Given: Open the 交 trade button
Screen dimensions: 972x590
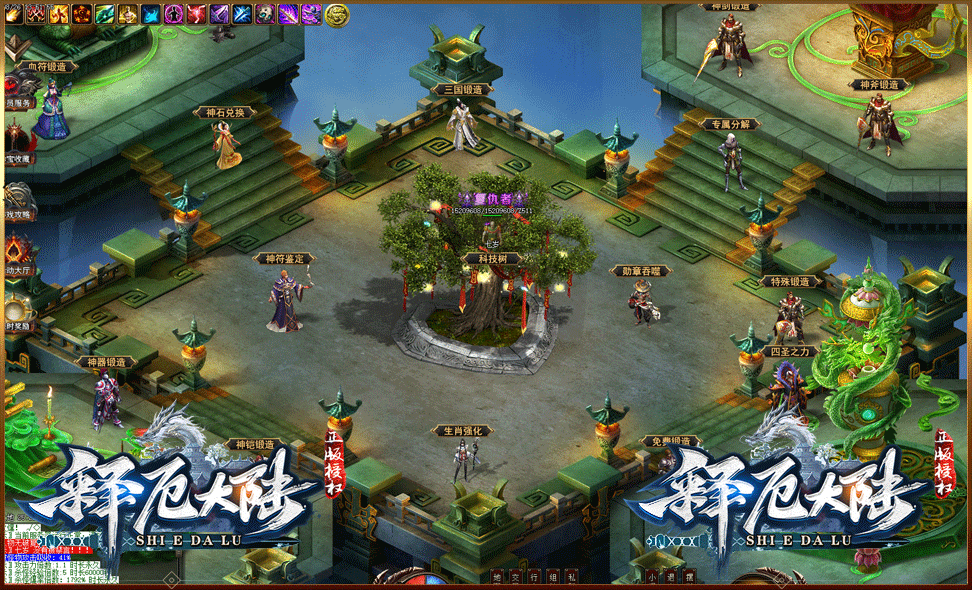Looking at the screenshot, I should (x=515, y=577).
